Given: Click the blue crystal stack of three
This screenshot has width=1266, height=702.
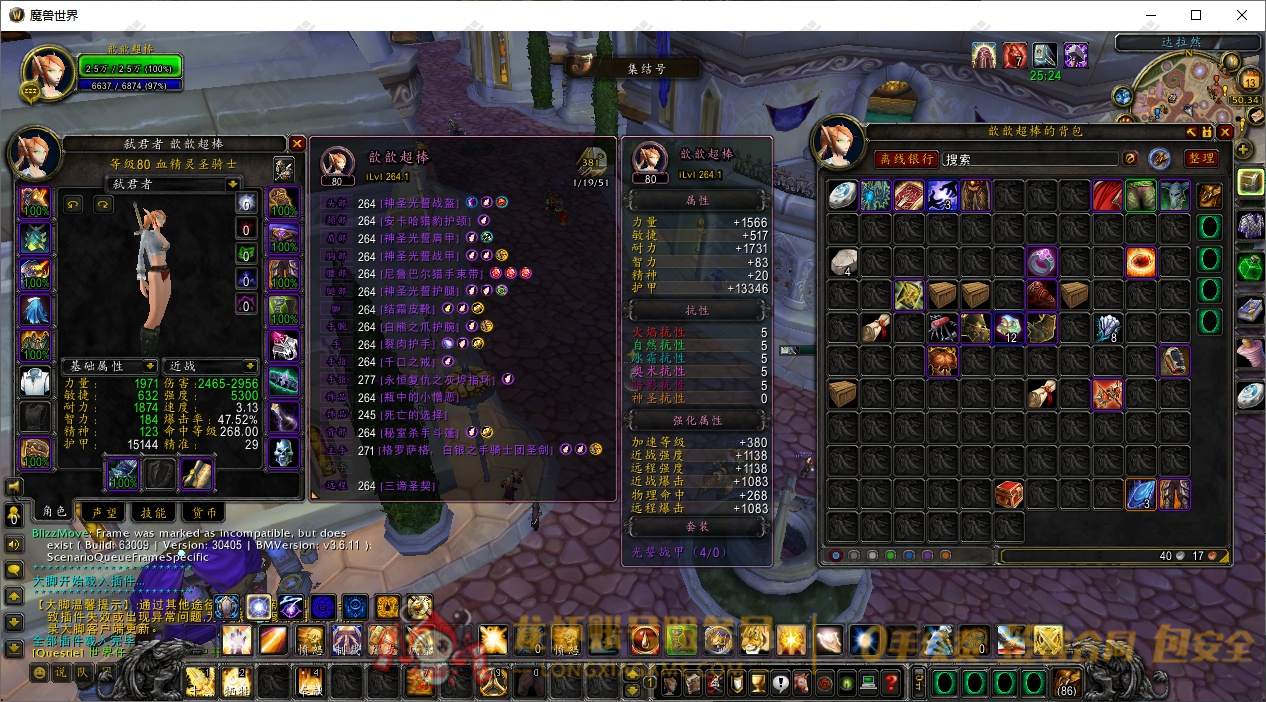Looking at the screenshot, I should 1140,494.
